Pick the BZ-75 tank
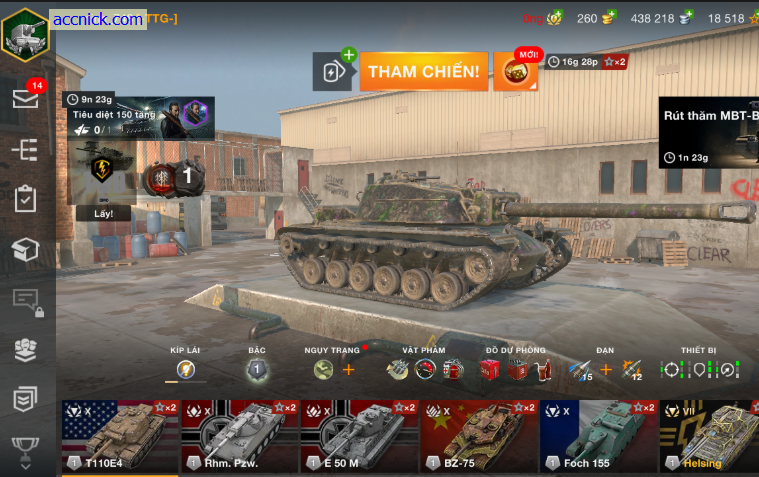Screen dimensions: 759x477 point(479,437)
